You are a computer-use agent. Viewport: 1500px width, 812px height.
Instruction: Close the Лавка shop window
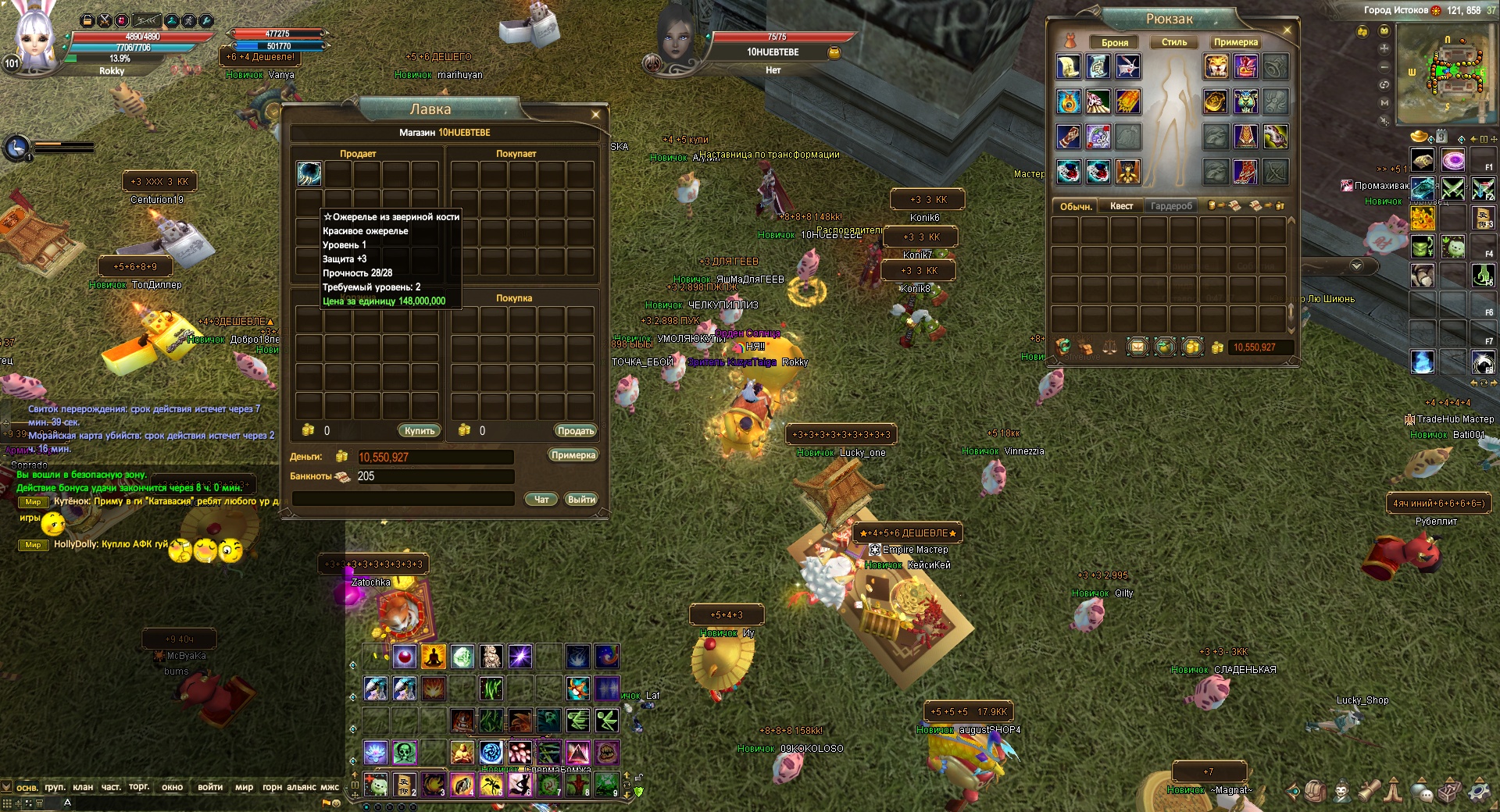[x=595, y=115]
